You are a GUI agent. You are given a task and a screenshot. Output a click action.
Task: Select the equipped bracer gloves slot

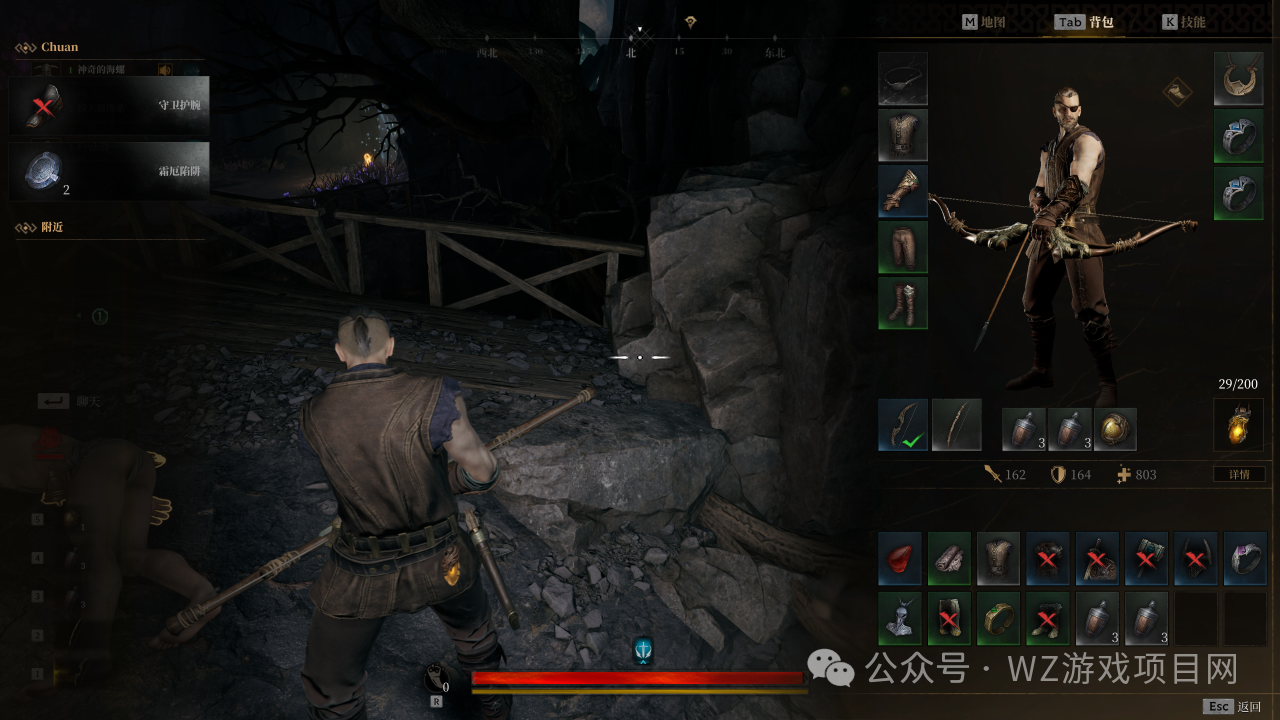pyautogui.click(x=903, y=191)
